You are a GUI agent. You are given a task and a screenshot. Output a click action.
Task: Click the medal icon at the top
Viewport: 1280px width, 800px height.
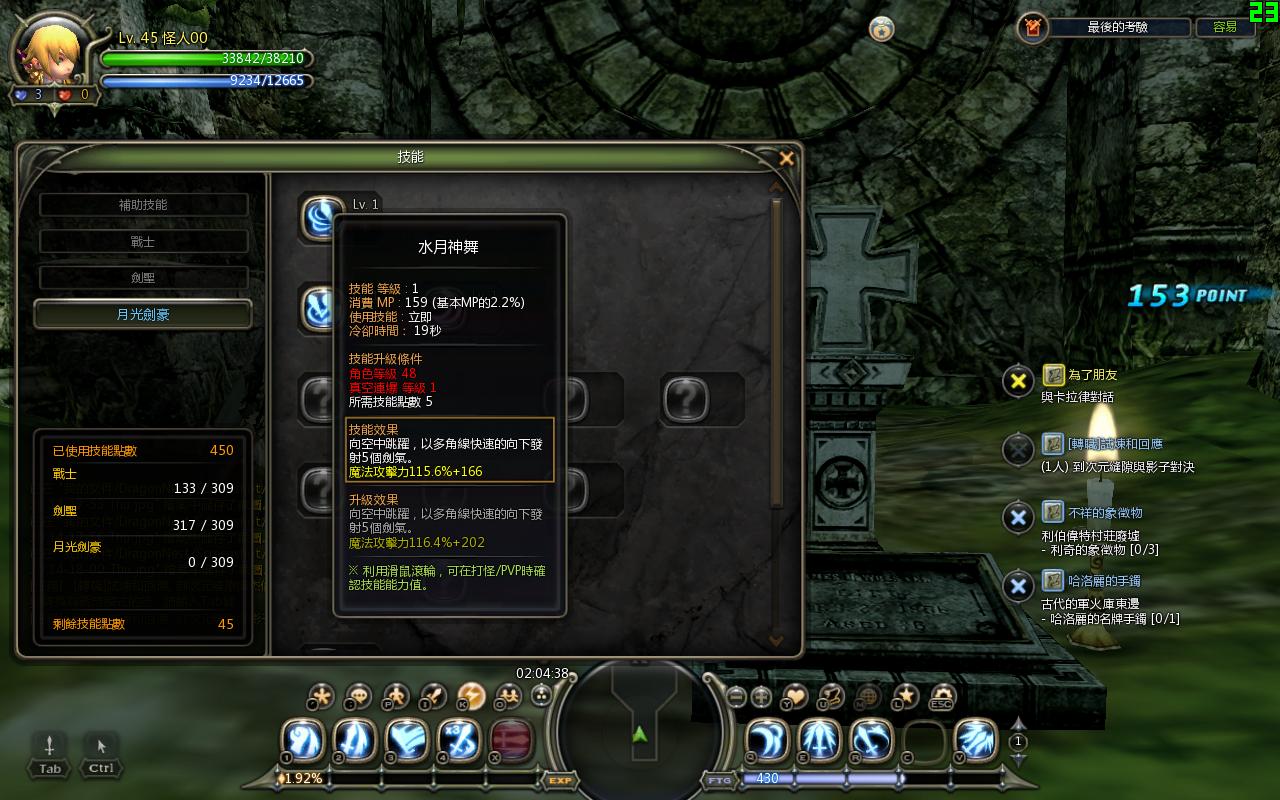click(x=881, y=29)
